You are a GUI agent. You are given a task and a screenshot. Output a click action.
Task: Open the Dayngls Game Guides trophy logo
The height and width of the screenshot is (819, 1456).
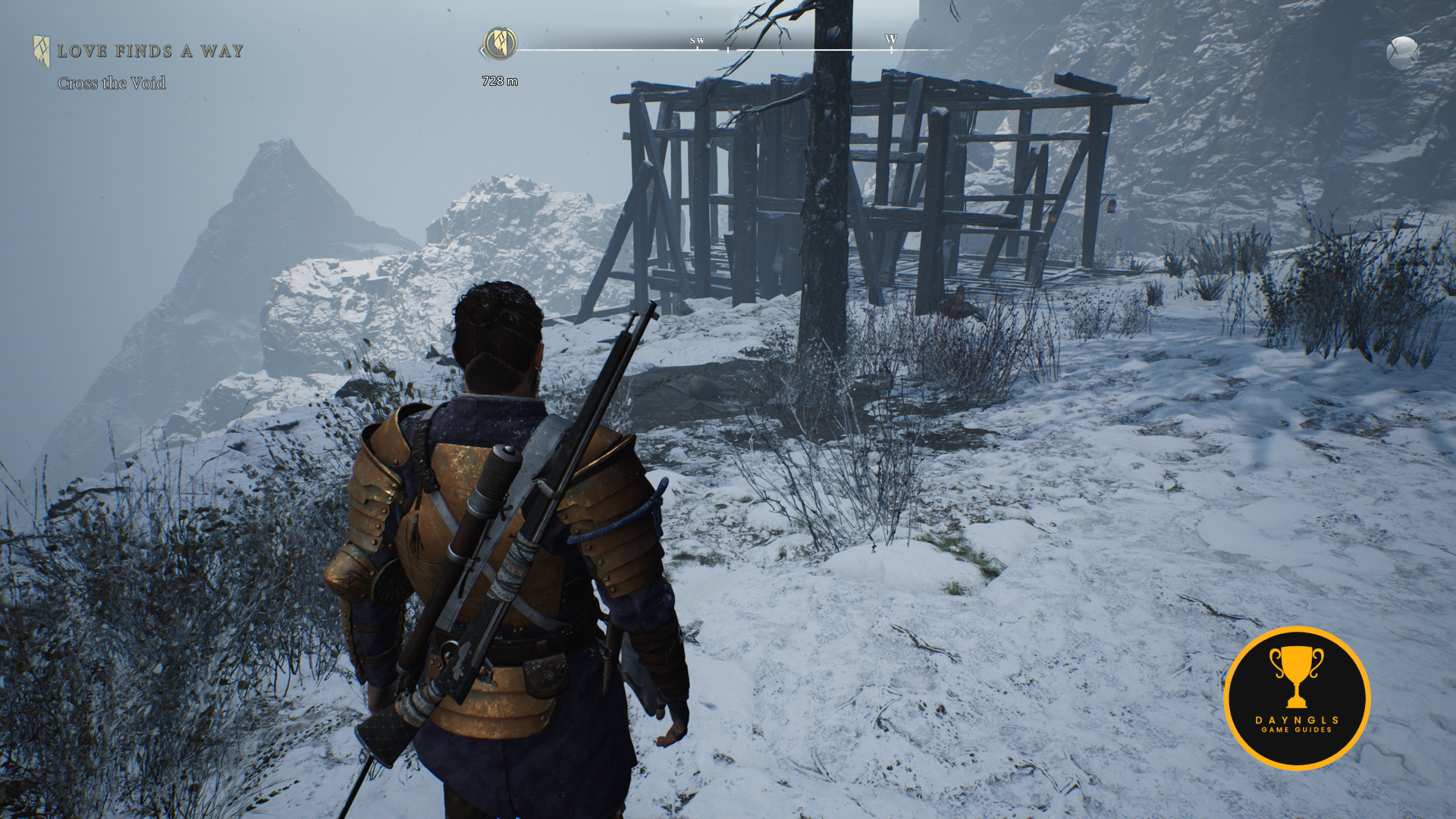[x=1297, y=698]
